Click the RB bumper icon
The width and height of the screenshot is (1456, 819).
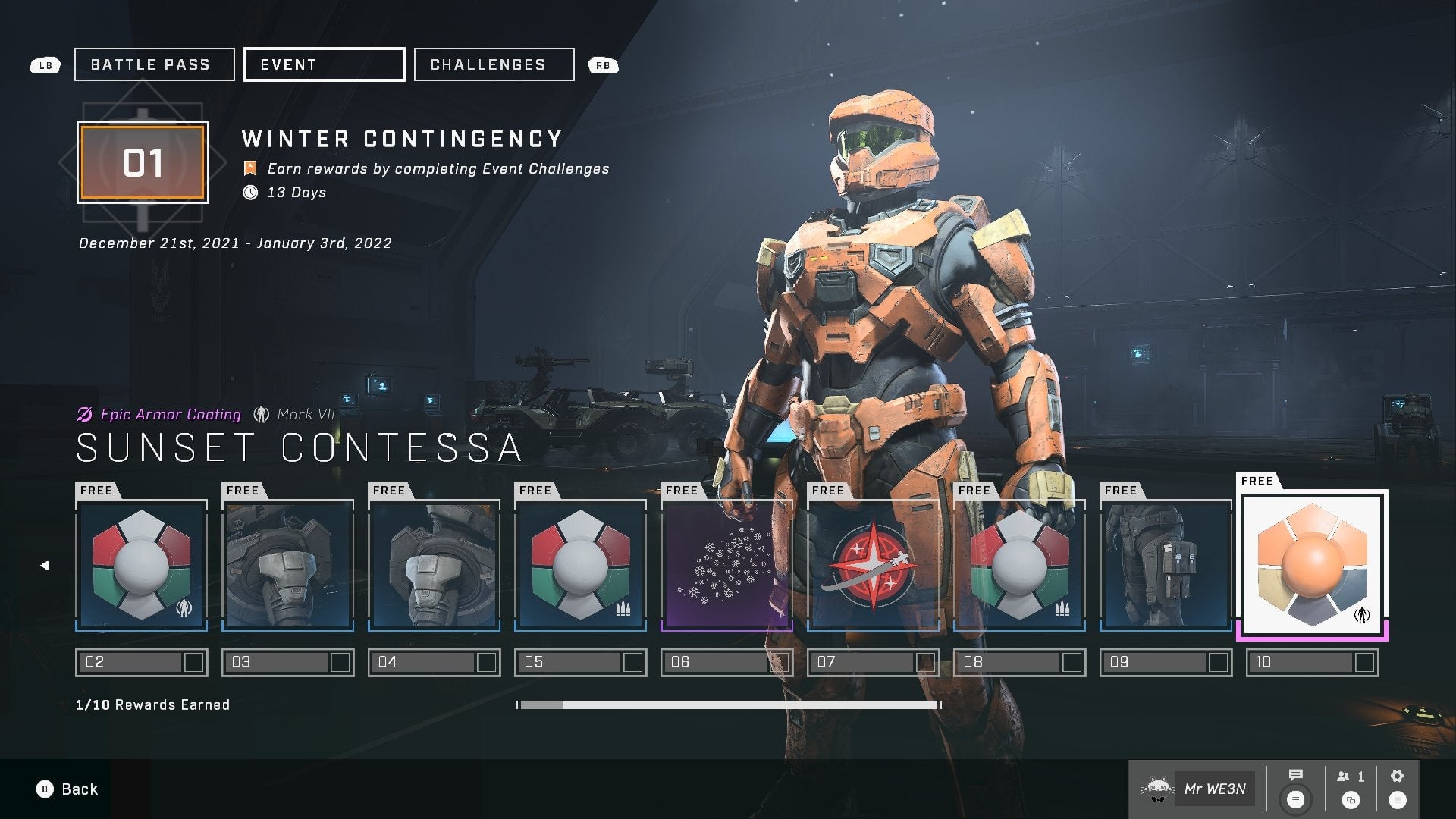tap(603, 65)
